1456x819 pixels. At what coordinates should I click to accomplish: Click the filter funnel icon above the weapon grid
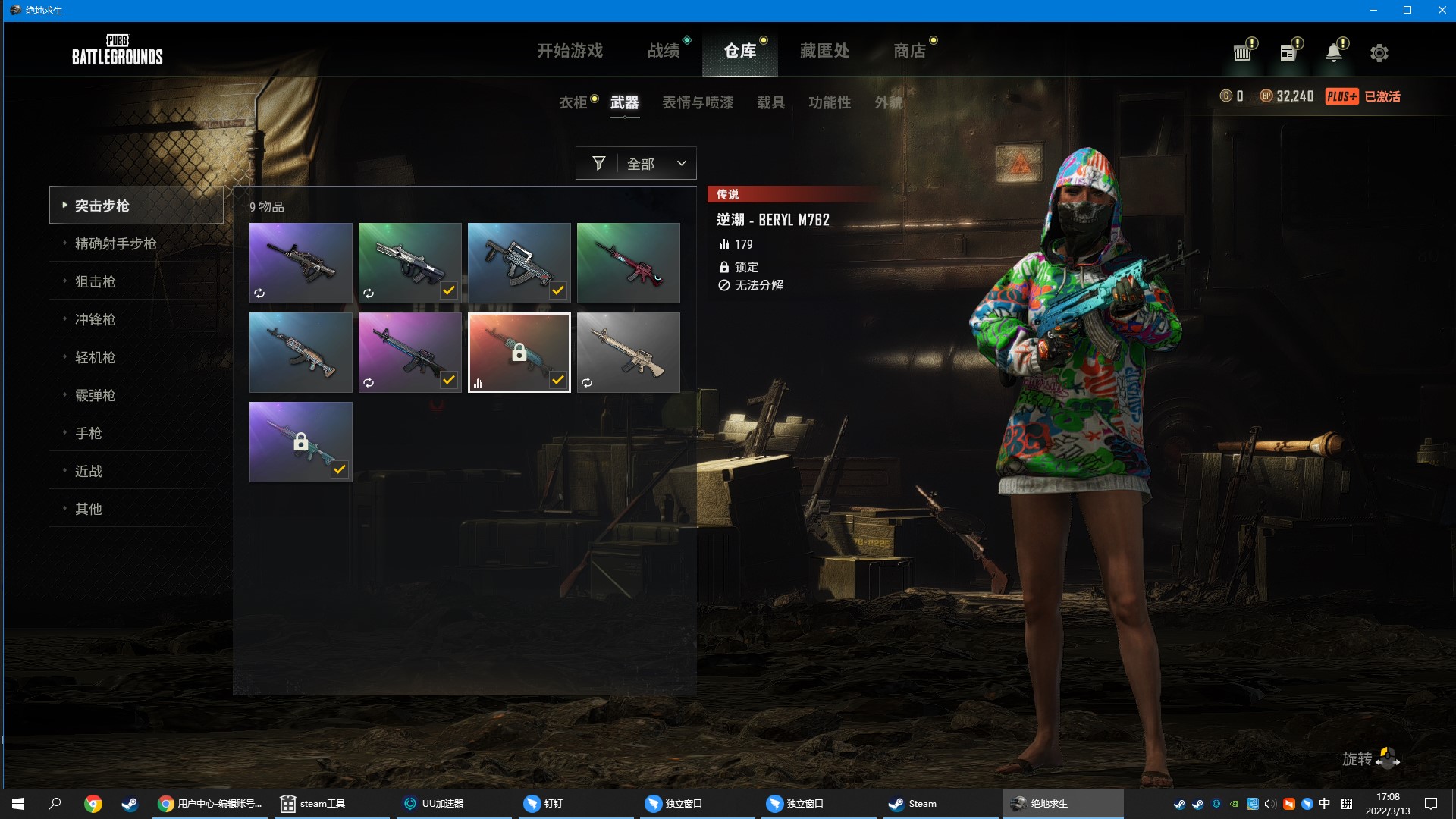click(599, 163)
